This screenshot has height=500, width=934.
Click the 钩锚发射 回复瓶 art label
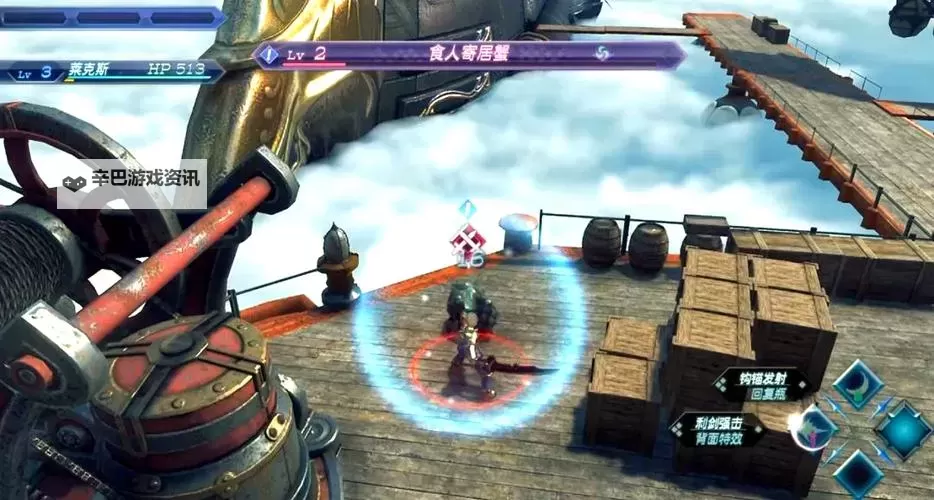click(759, 385)
